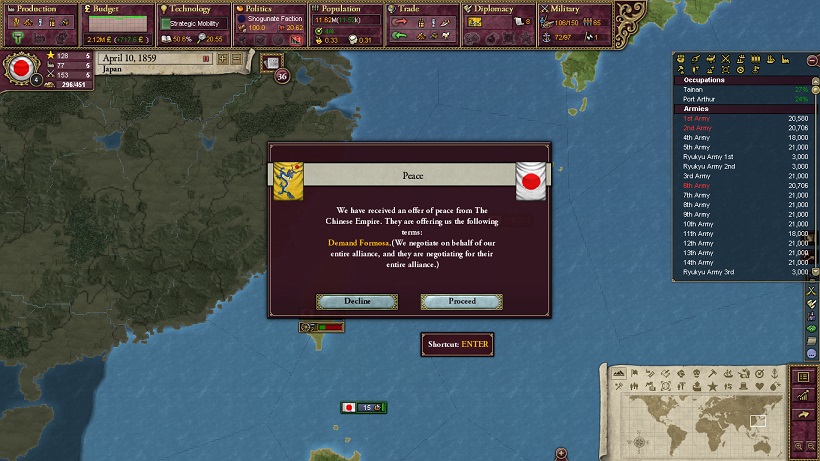Viewport: 820px width, 461px height.
Task: Proceed with the peace offer
Action: point(461,301)
